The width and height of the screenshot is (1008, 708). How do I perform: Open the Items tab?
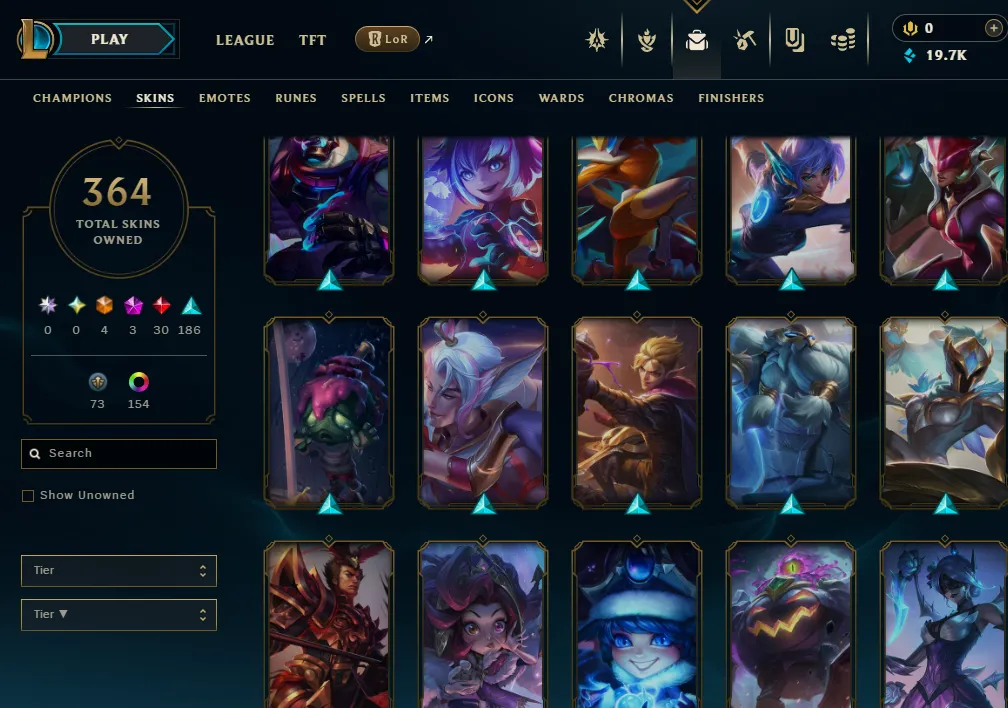click(x=429, y=98)
